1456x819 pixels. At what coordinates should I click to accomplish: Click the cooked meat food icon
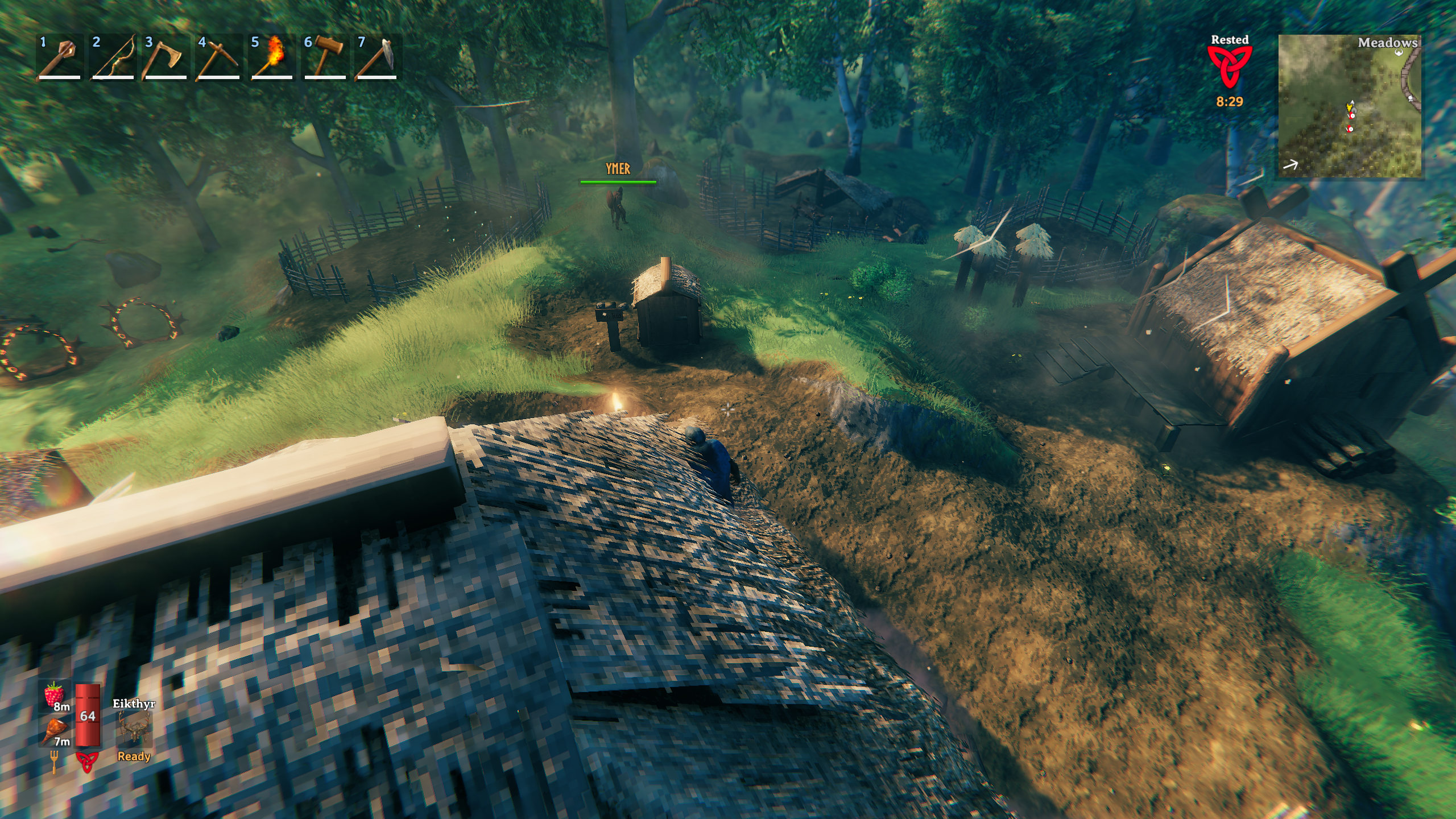coord(56,730)
